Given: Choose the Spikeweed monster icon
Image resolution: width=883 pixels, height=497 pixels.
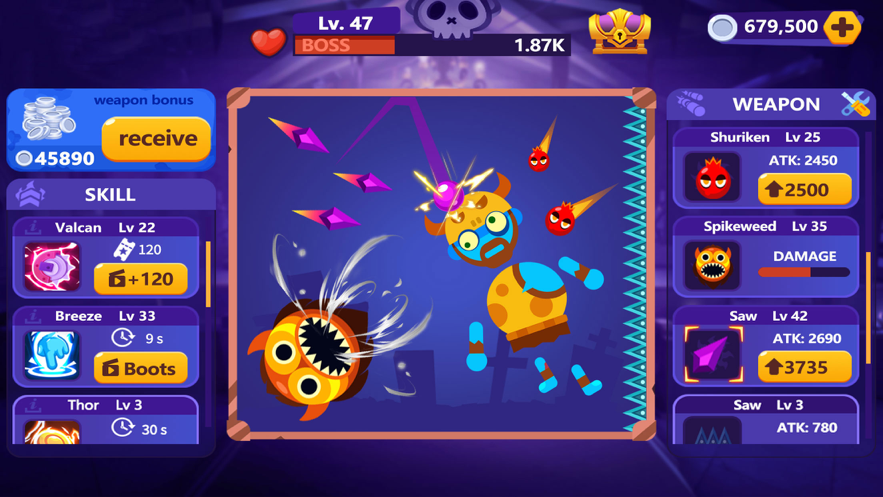Looking at the screenshot, I should click(713, 265).
